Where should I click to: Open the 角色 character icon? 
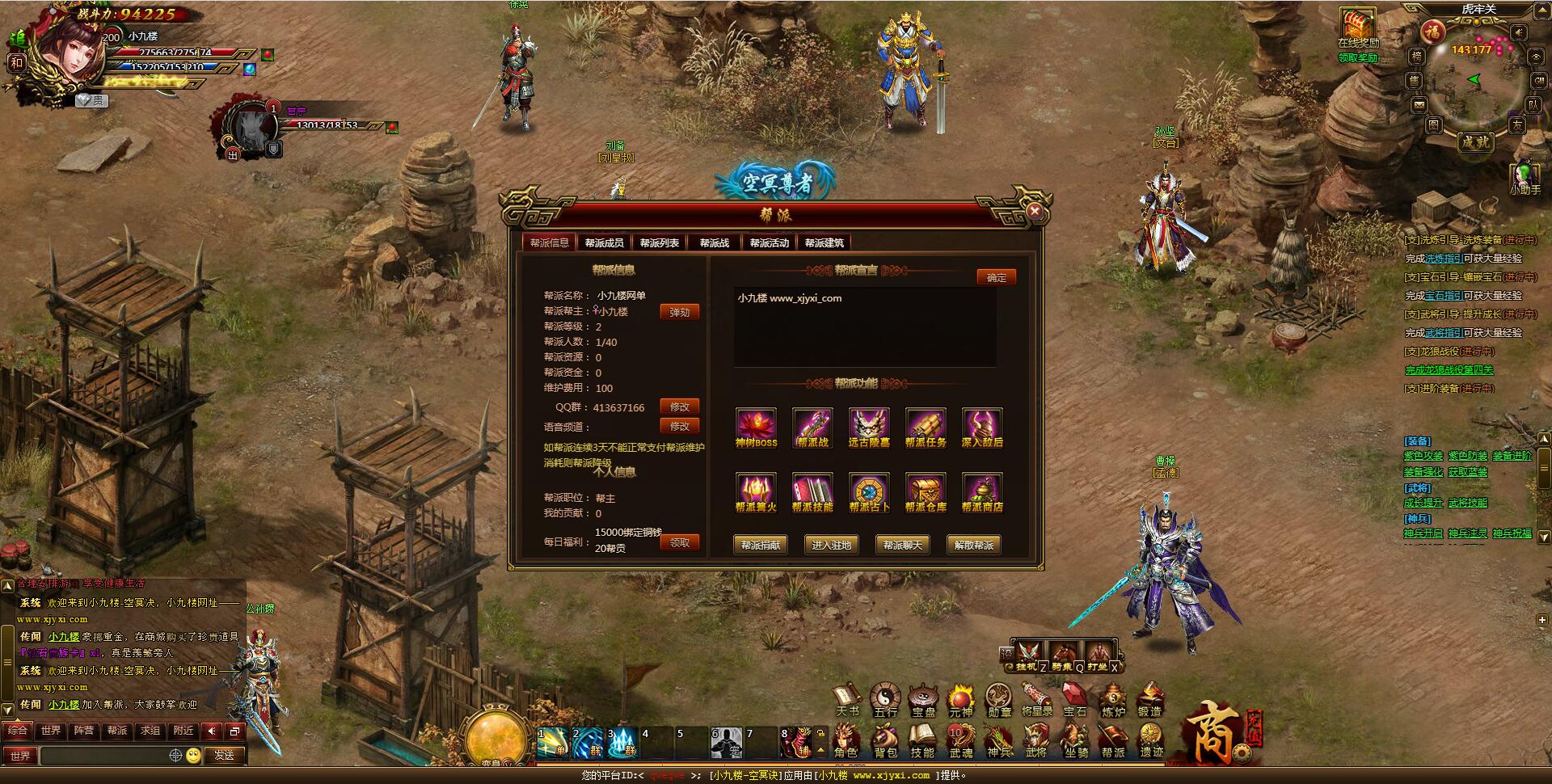pos(846,740)
